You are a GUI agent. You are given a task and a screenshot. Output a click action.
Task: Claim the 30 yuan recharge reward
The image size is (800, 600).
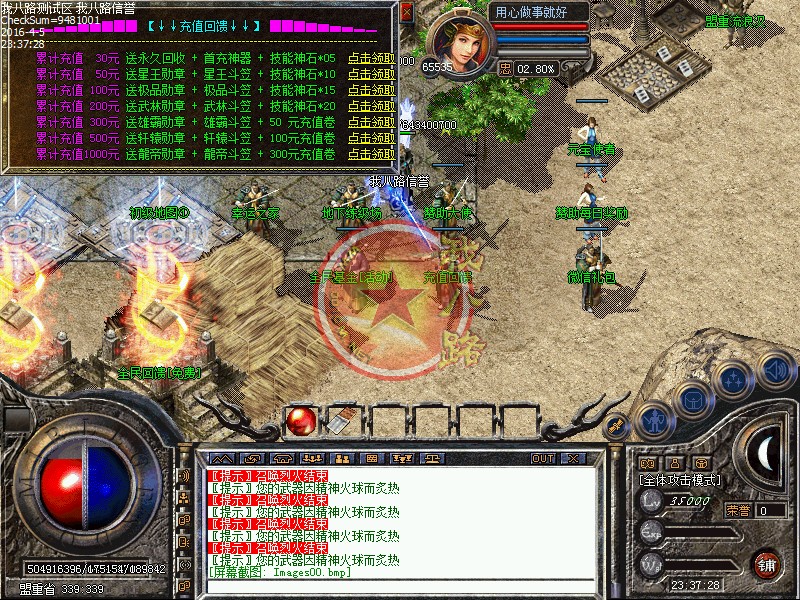(x=370, y=59)
